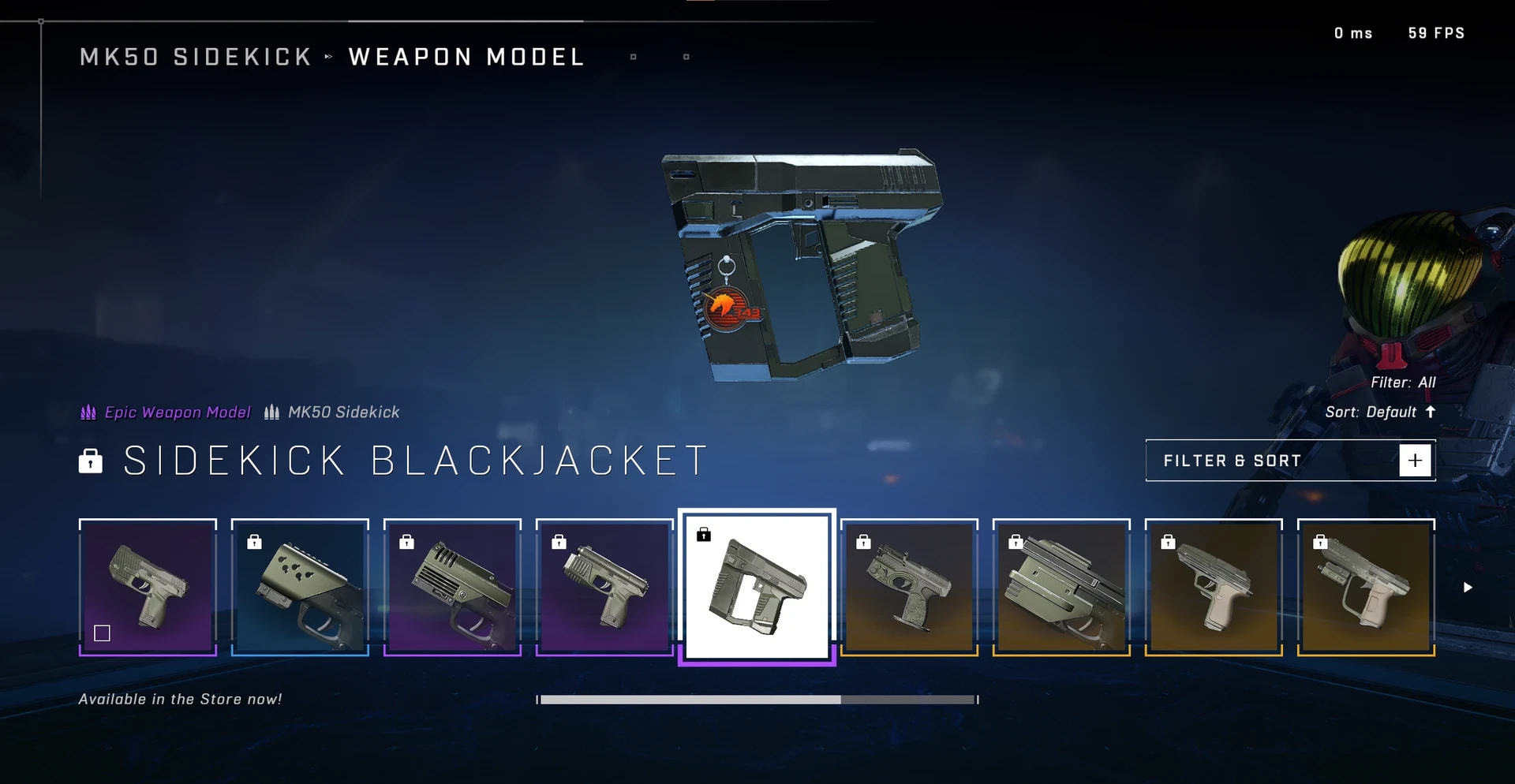The image size is (1515, 784).
Task: Choose the unlocked weapon model with the checkbox
Action: [148, 587]
